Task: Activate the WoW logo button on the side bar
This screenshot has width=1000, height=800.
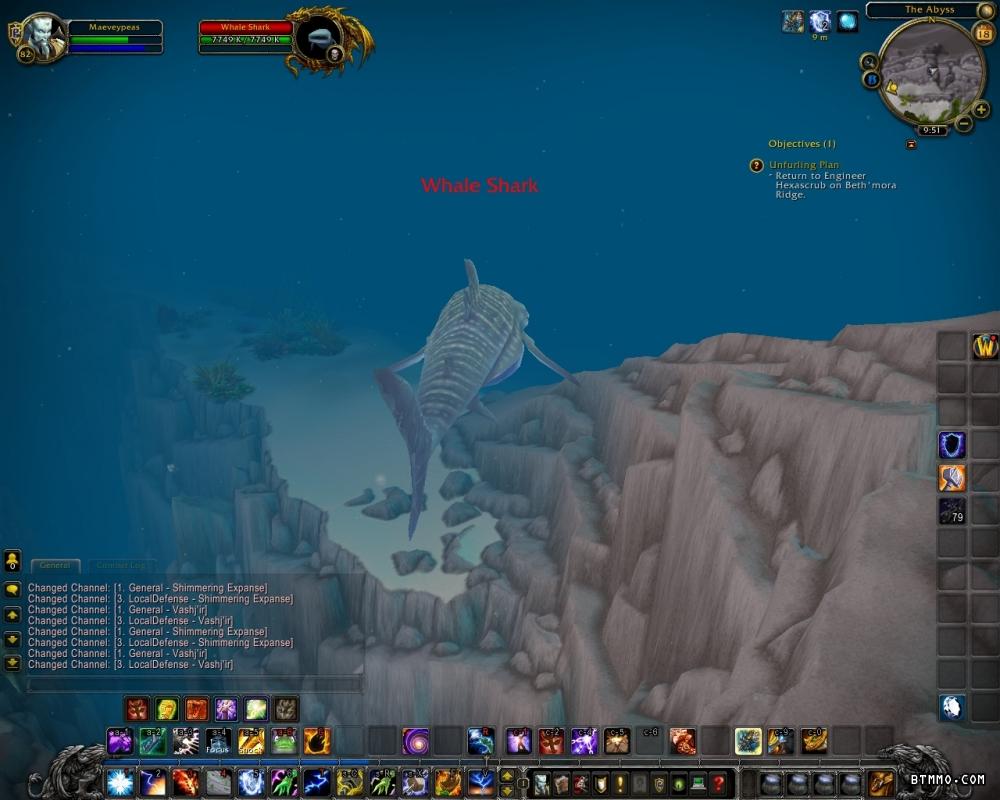Action: coord(985,347)
